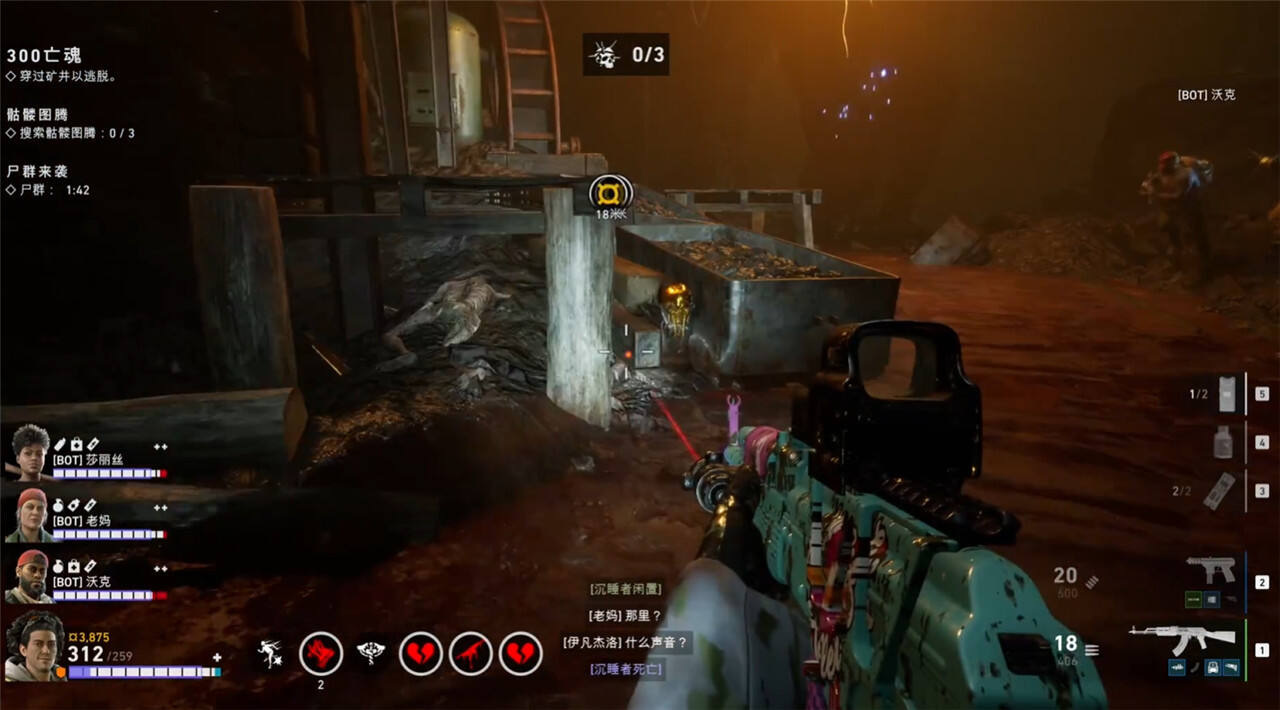Click the running figure card icon
Screen dimensions: 1280x710
(269, 653)
